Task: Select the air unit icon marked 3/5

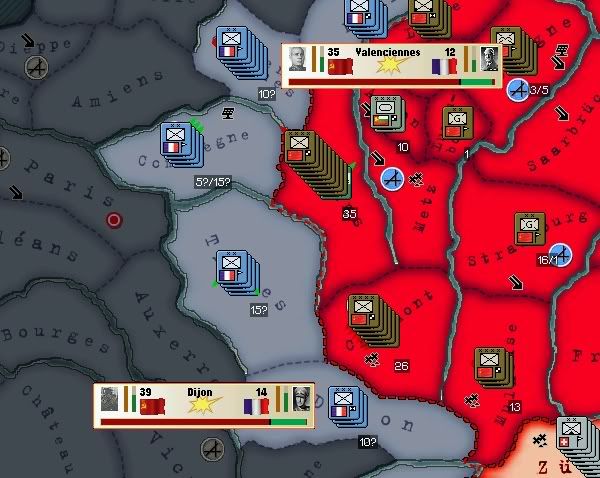Action: [x=519, y=91]
